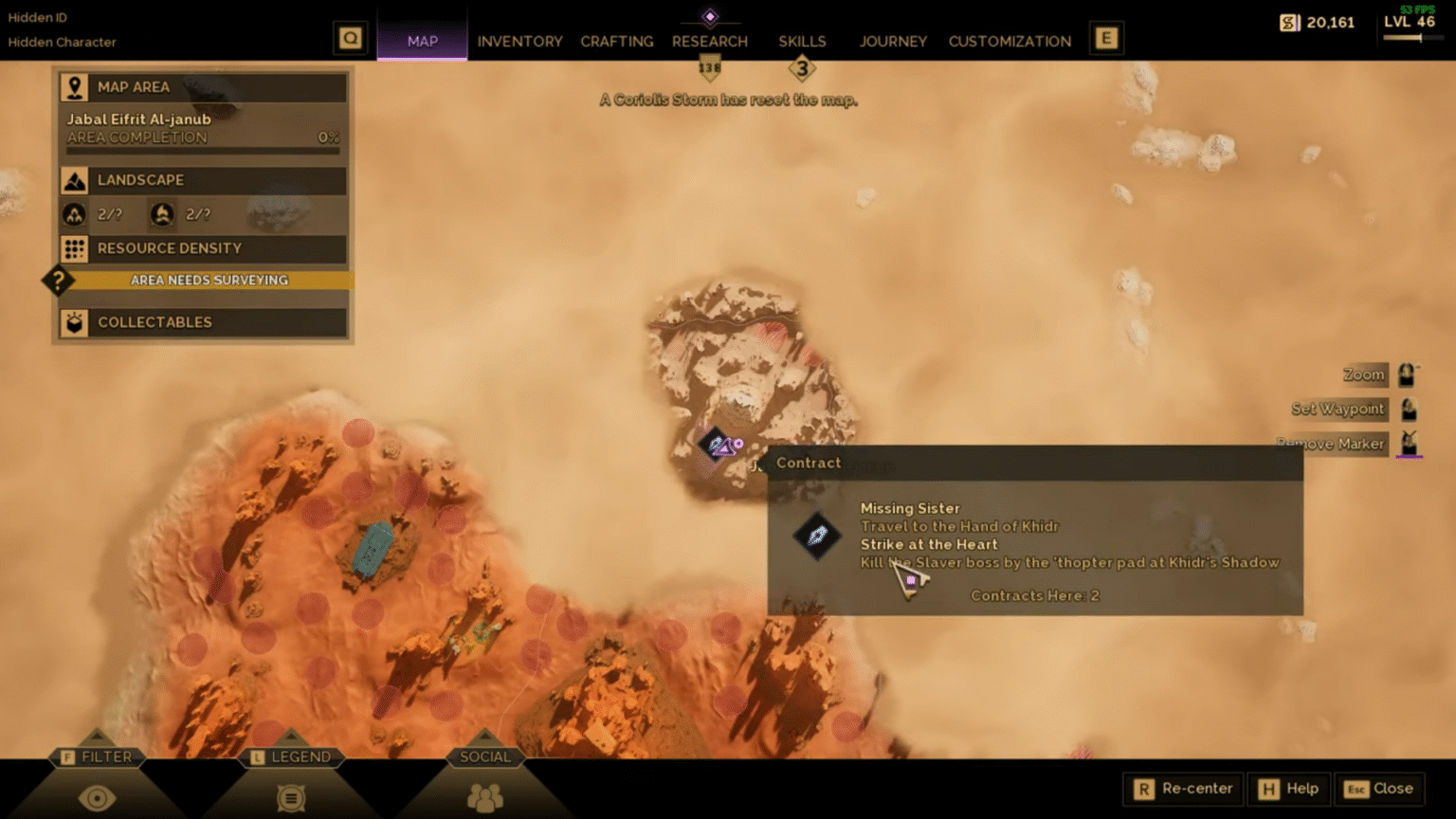
Task: Click the Remove Marker icon
Action: [x=1408, y=443]
